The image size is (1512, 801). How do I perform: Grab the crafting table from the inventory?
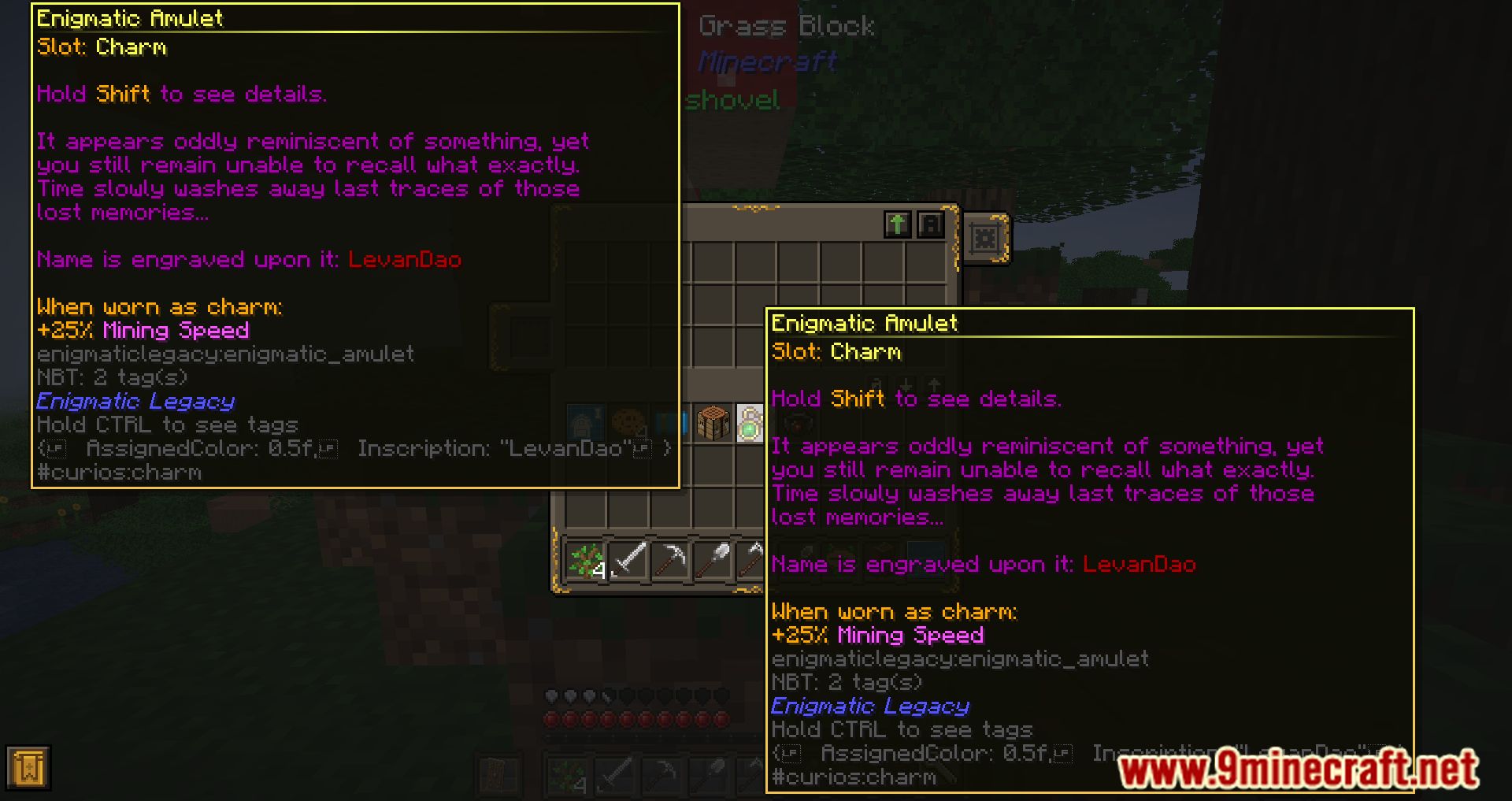[x=713, y=422]
